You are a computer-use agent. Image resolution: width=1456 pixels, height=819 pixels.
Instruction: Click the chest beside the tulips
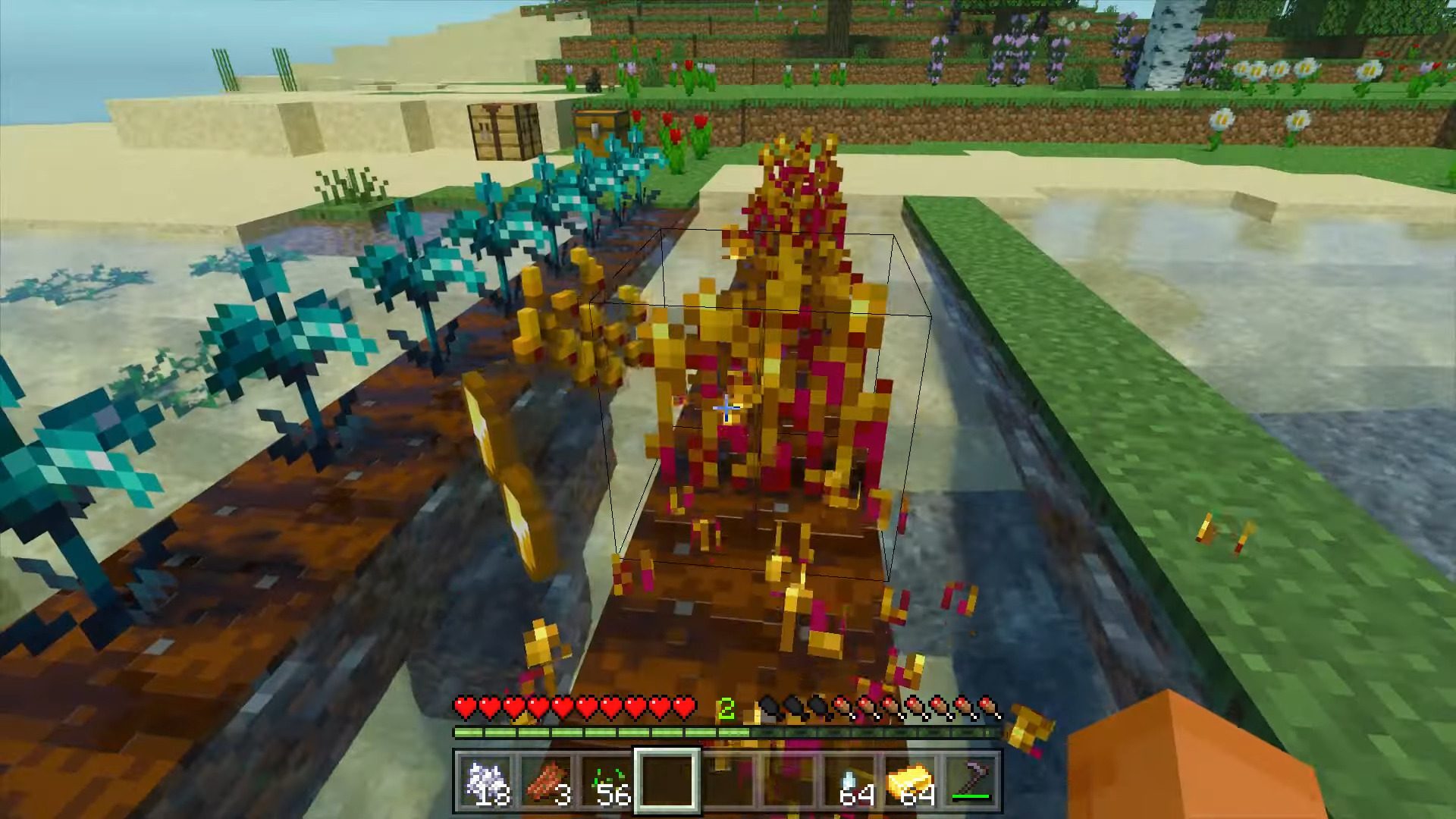[597, 127]
